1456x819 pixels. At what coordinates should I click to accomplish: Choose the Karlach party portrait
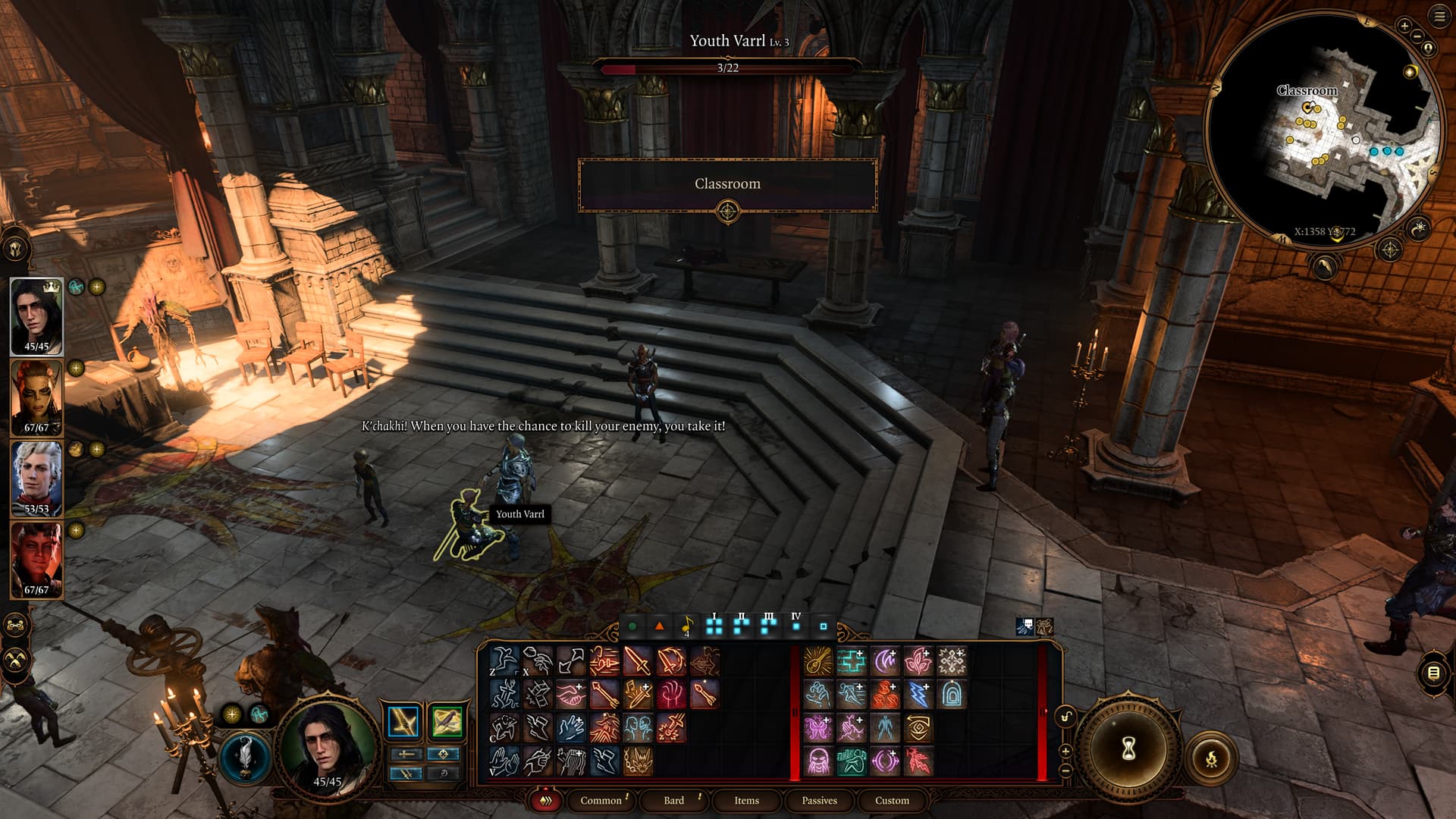click(36, 560)
